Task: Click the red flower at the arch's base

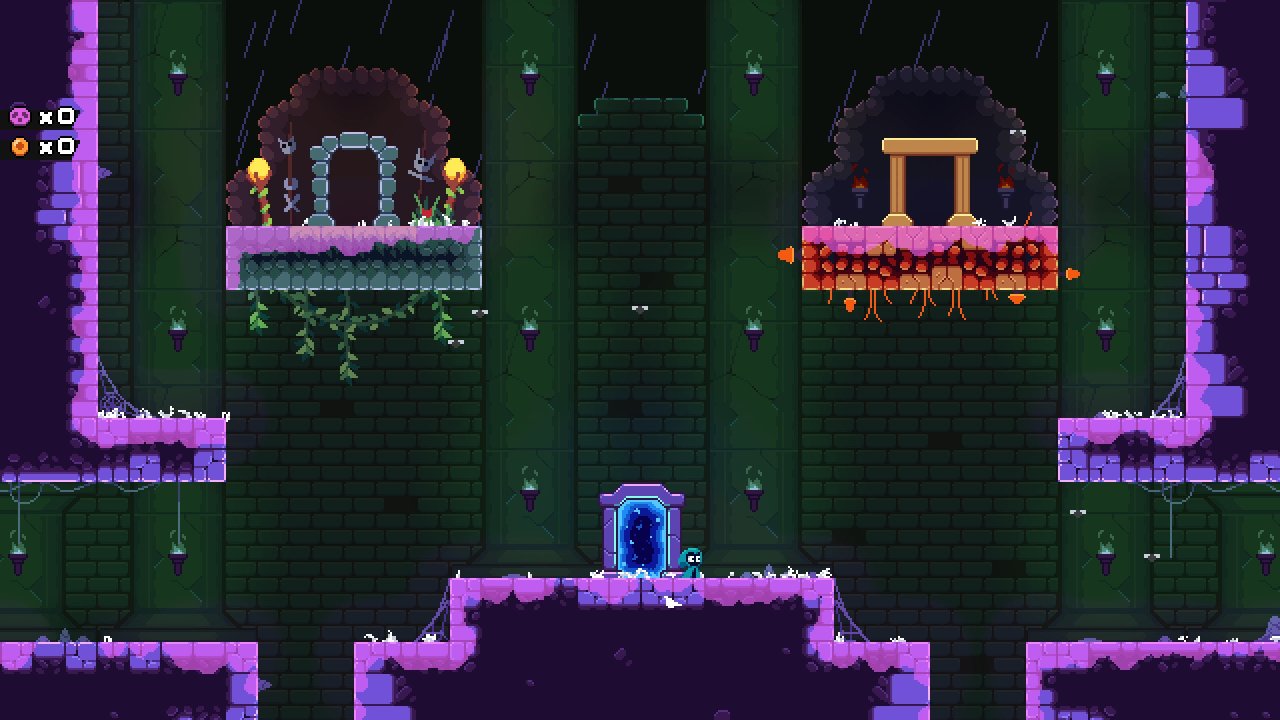Action: [428, 213]
